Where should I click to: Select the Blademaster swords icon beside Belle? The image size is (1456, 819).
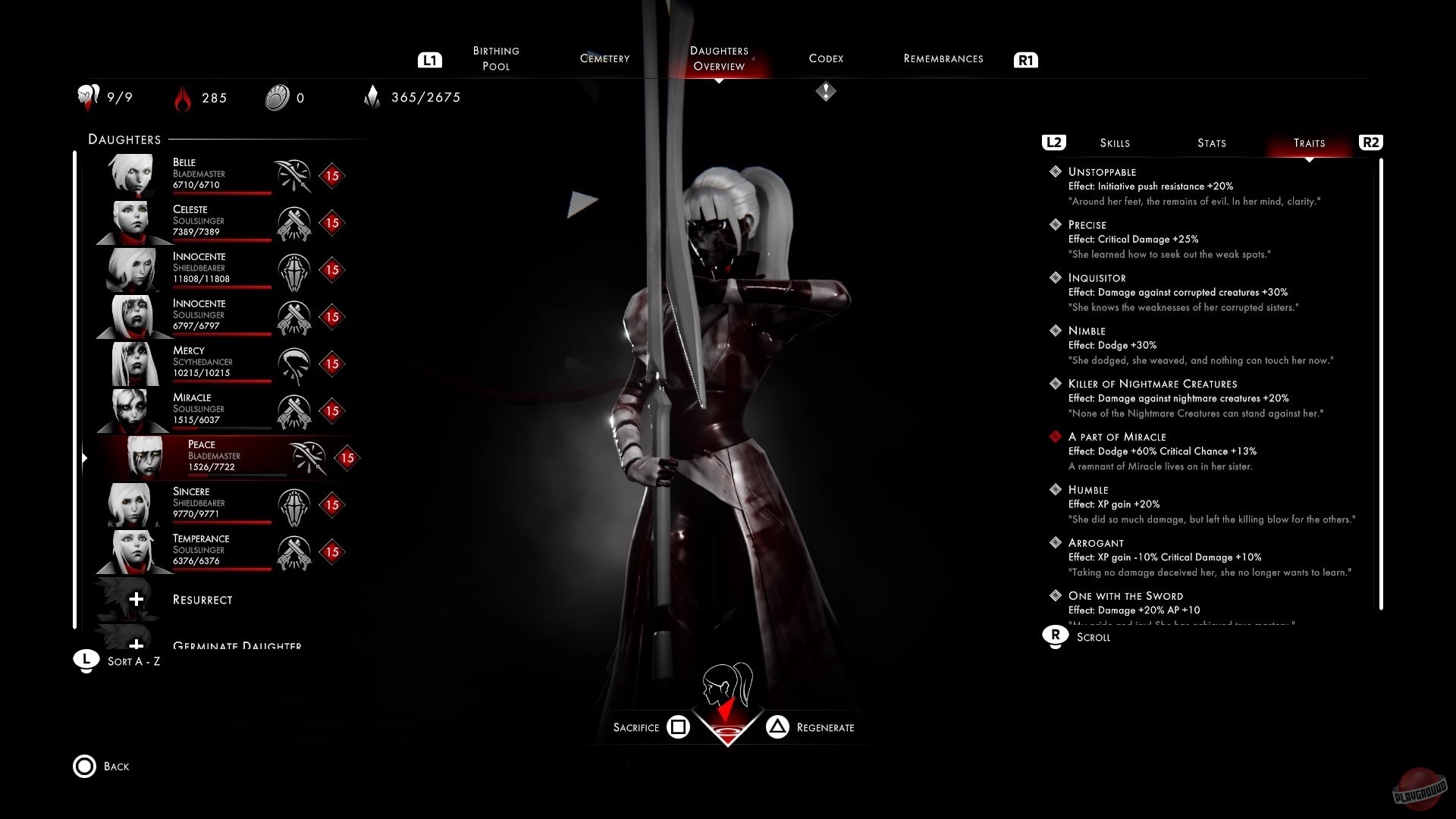tap(295, 175)
